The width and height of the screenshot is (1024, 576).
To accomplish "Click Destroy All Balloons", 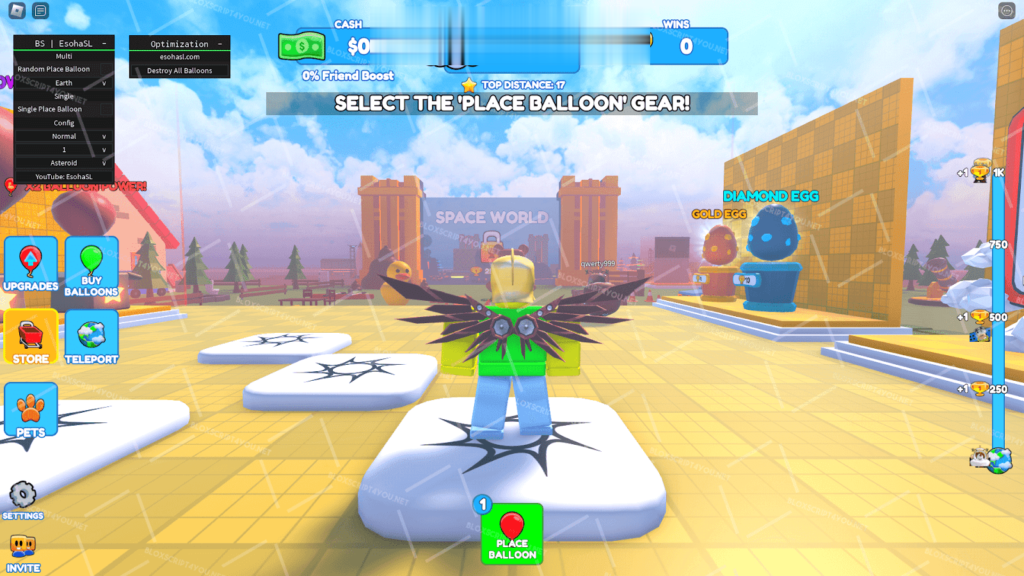I will [x=180, y=71].
